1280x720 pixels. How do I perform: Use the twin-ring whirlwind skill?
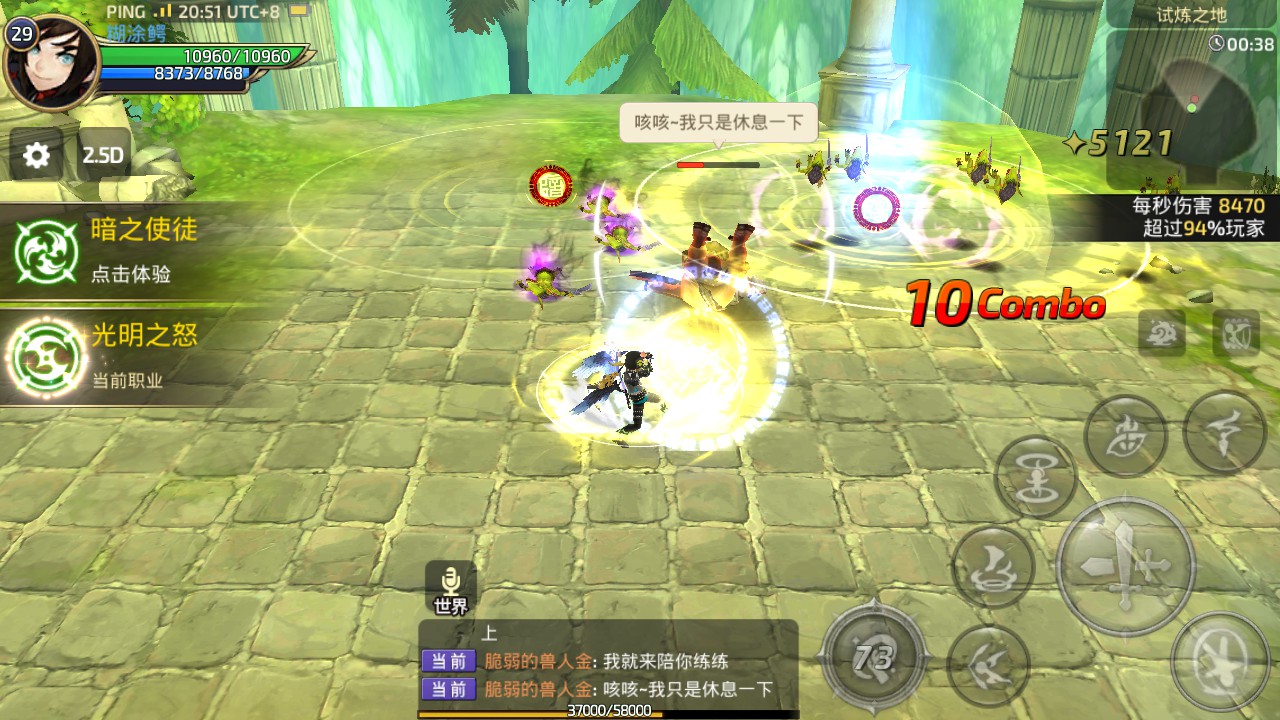pyautogui.click(x=1035, y=477)
